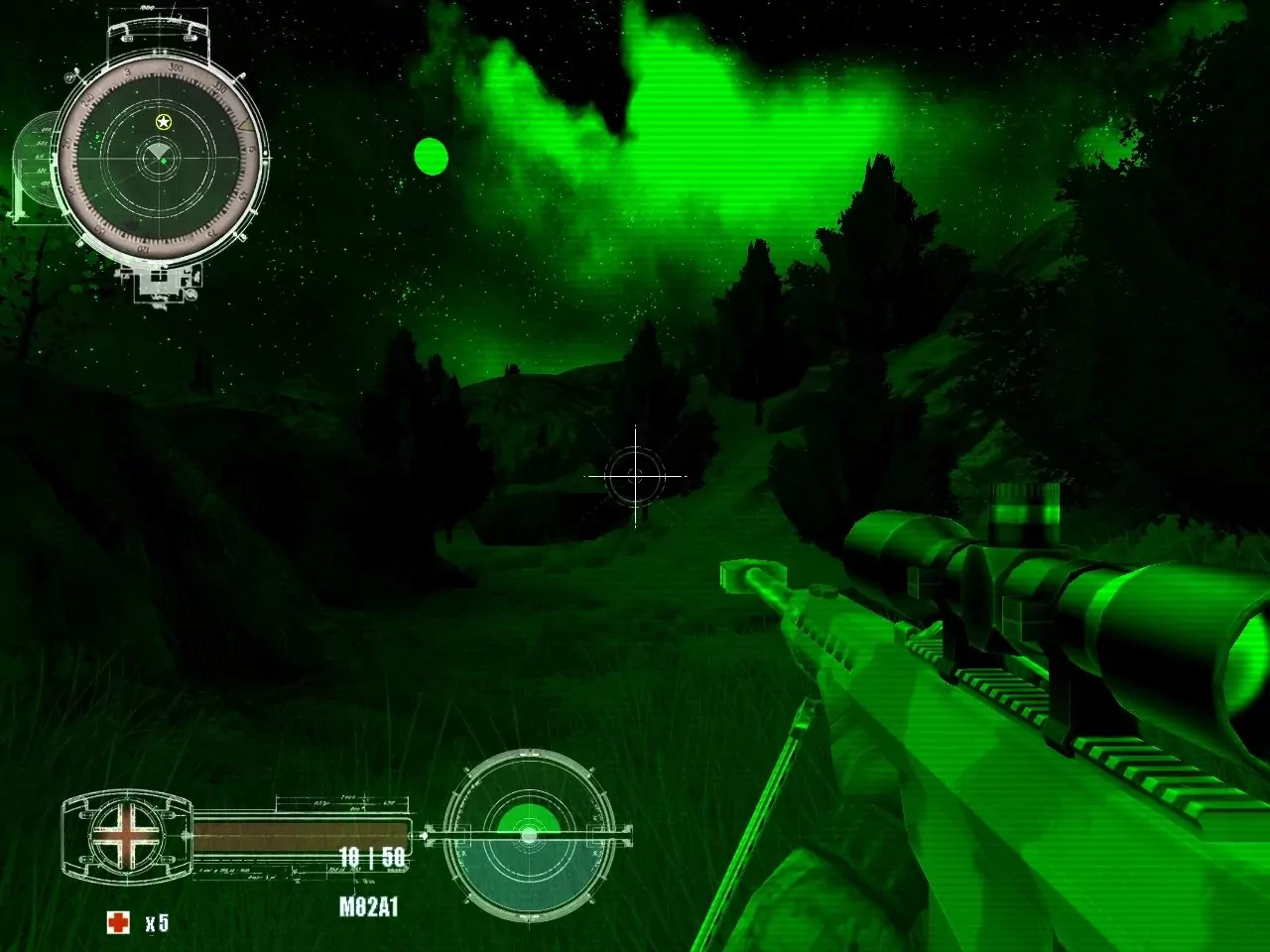Image resolution: width=1270 pixels, height=952 pixels.
Task: Click the red health cross indicator
Action: pyautogui.click(x=125, y=833)
